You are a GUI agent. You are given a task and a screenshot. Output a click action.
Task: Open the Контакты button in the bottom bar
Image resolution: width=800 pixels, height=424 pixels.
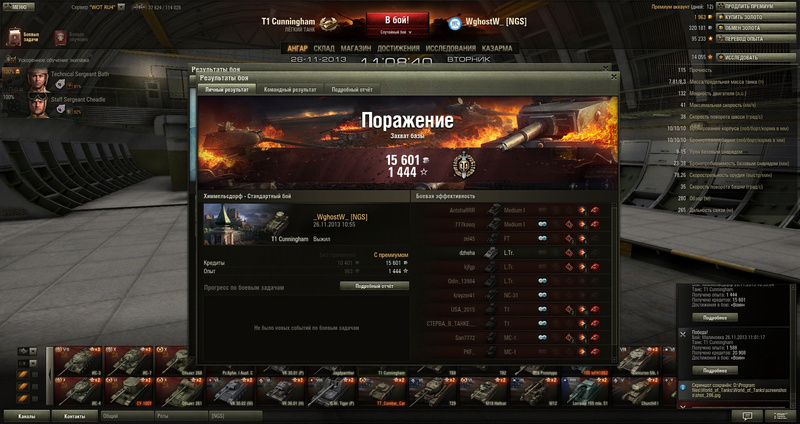(x=74, y=414)
